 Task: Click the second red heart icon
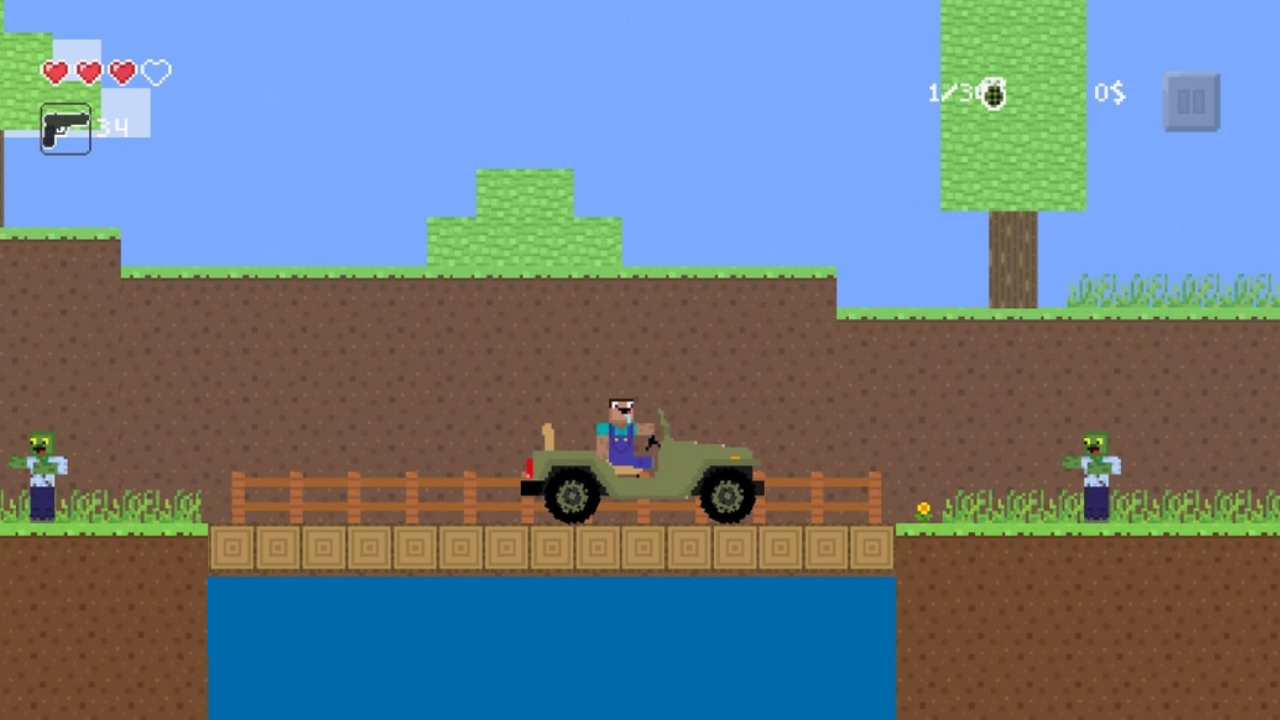click(89, 72)
